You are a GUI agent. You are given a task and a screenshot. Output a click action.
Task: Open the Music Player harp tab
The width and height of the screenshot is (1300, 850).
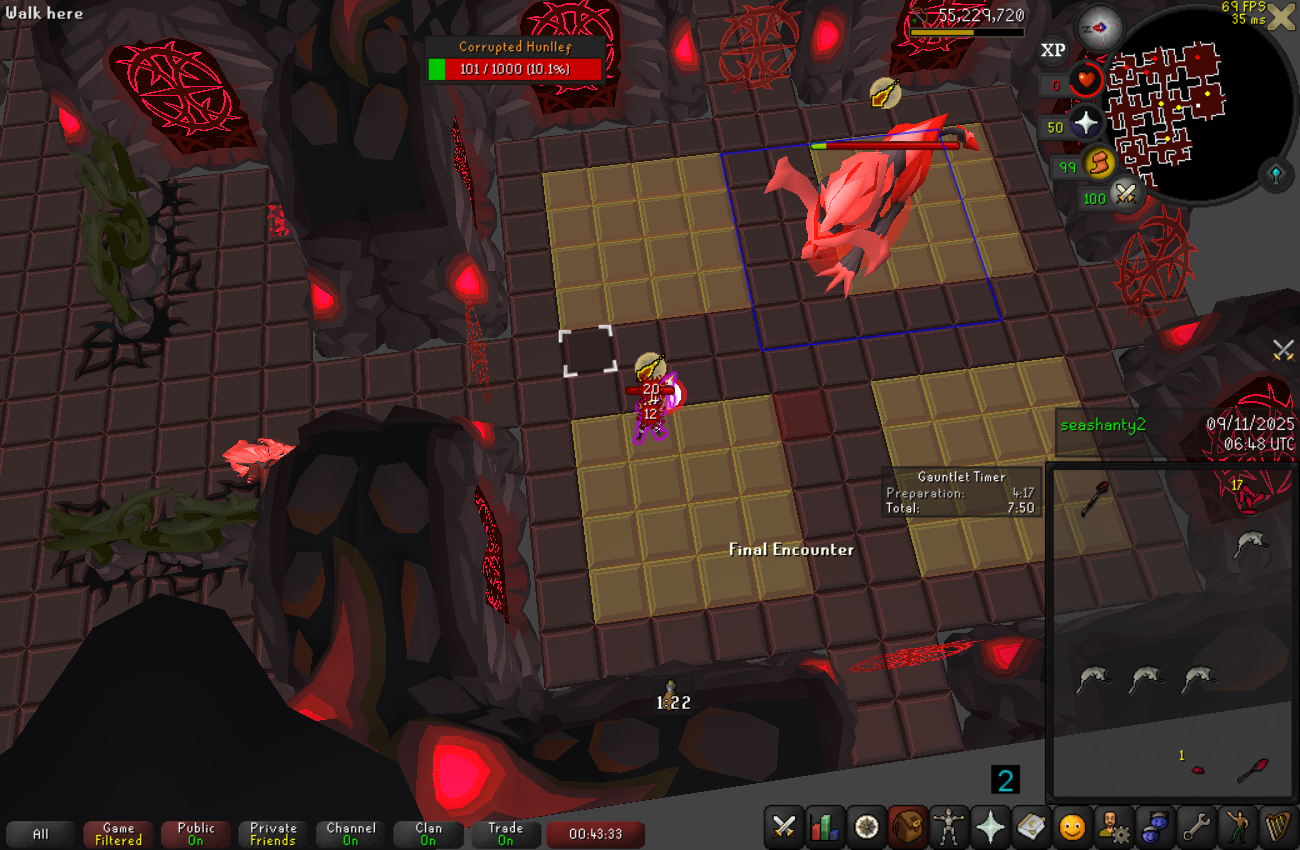coord(1277,827)
